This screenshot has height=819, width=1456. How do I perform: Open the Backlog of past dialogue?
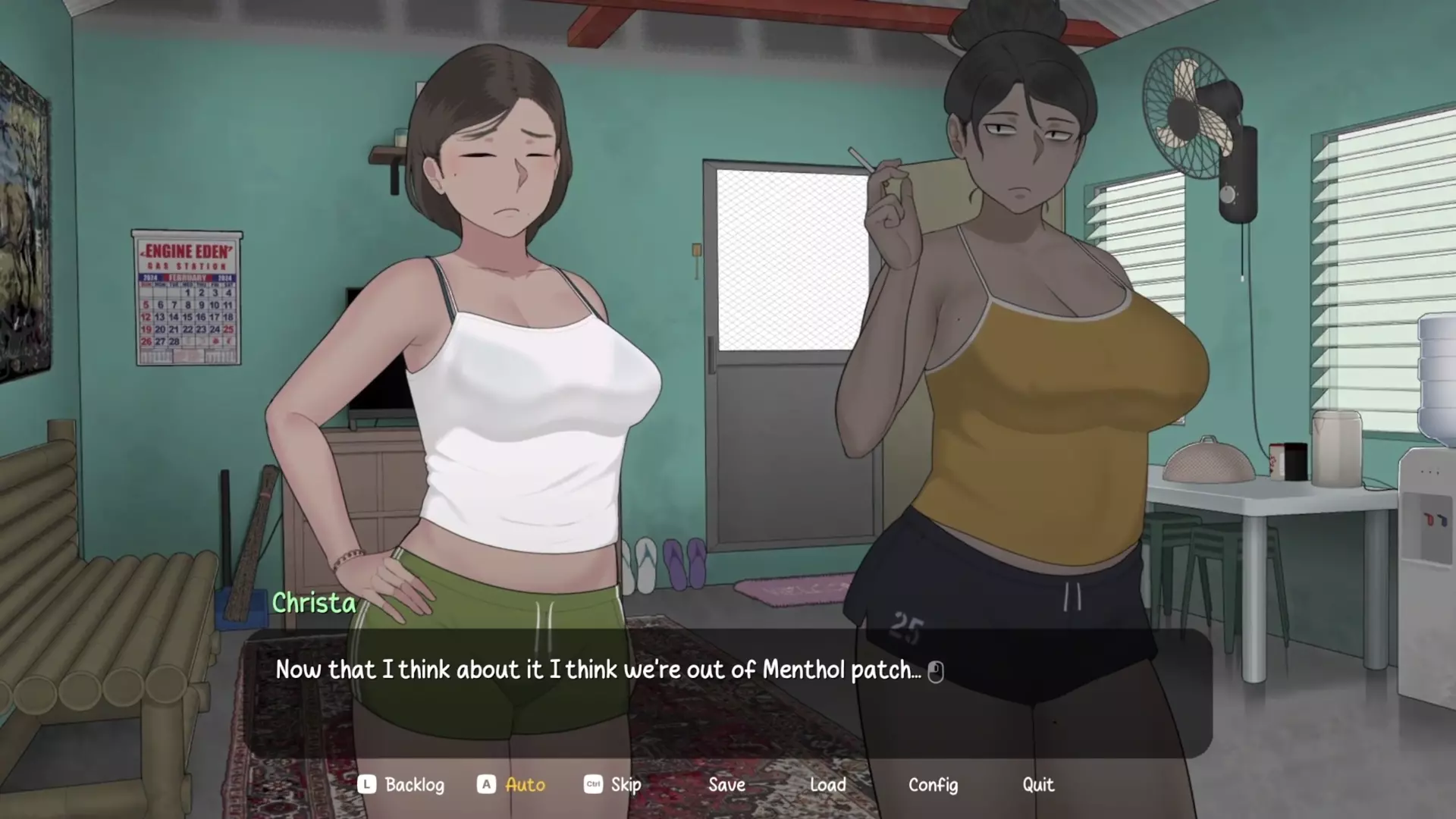pos(413,785)
